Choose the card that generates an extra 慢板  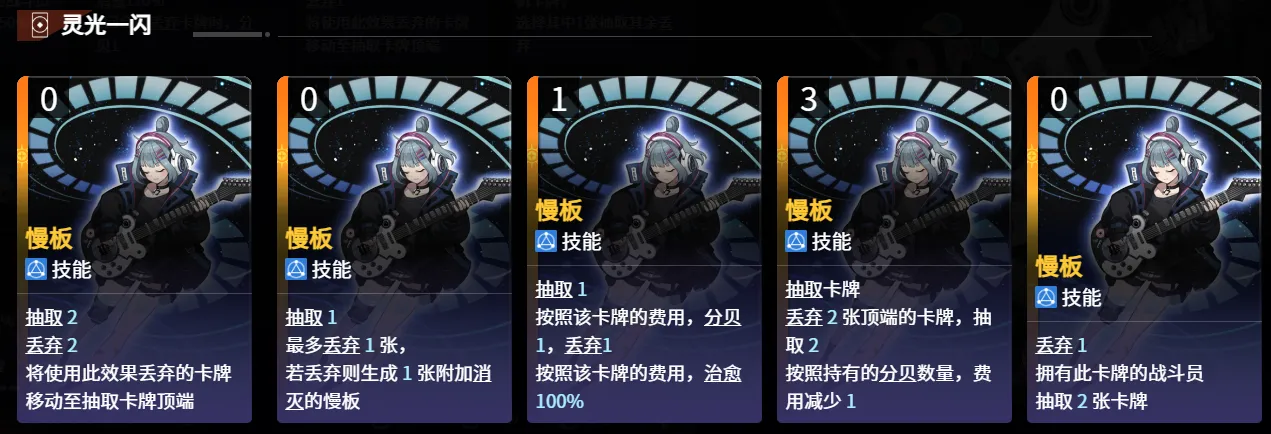pyautogui.click(x=394, y=250)
